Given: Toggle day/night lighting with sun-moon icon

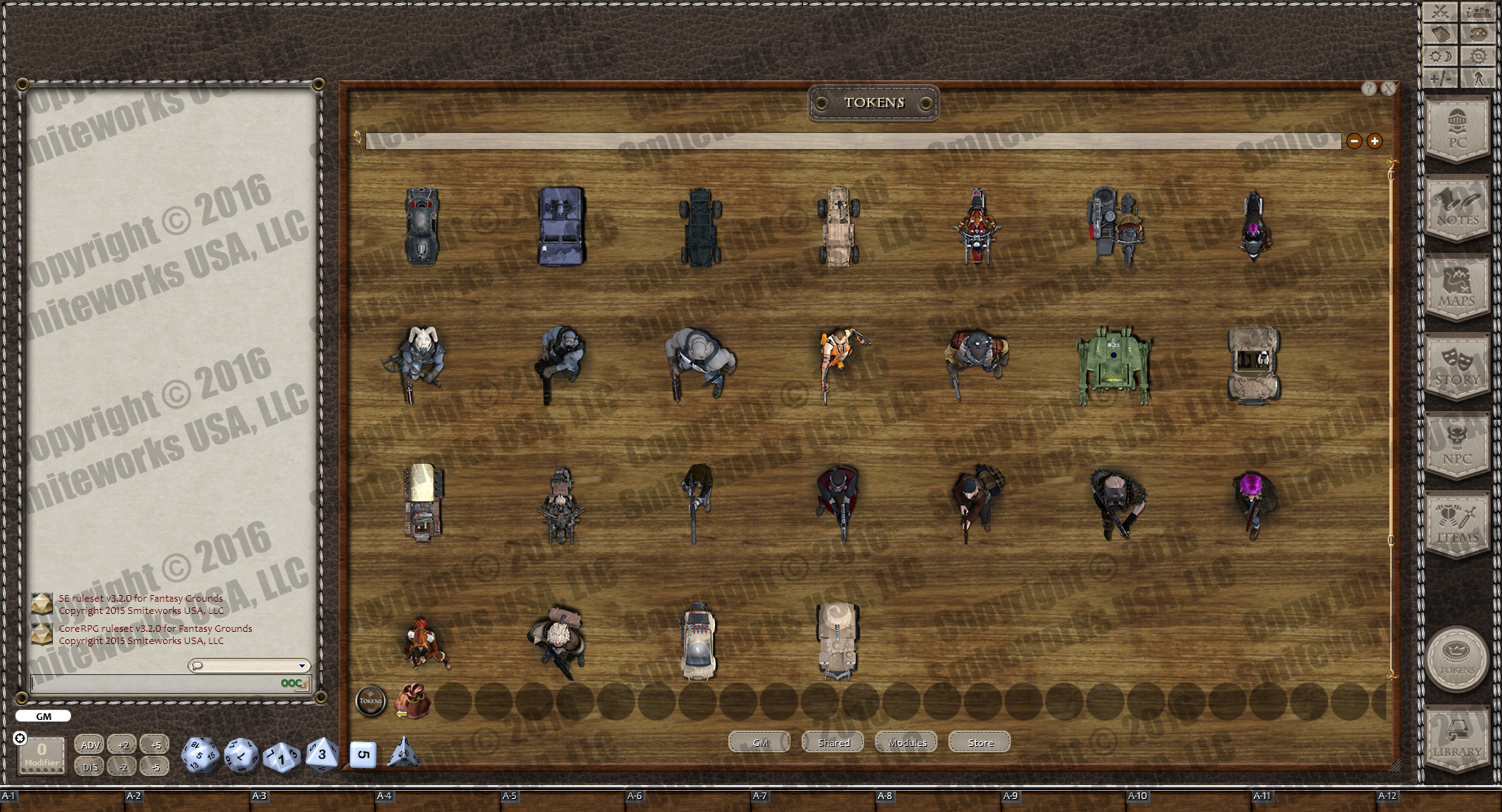Looking at the screenshot, I should (x=1440, y=57).
